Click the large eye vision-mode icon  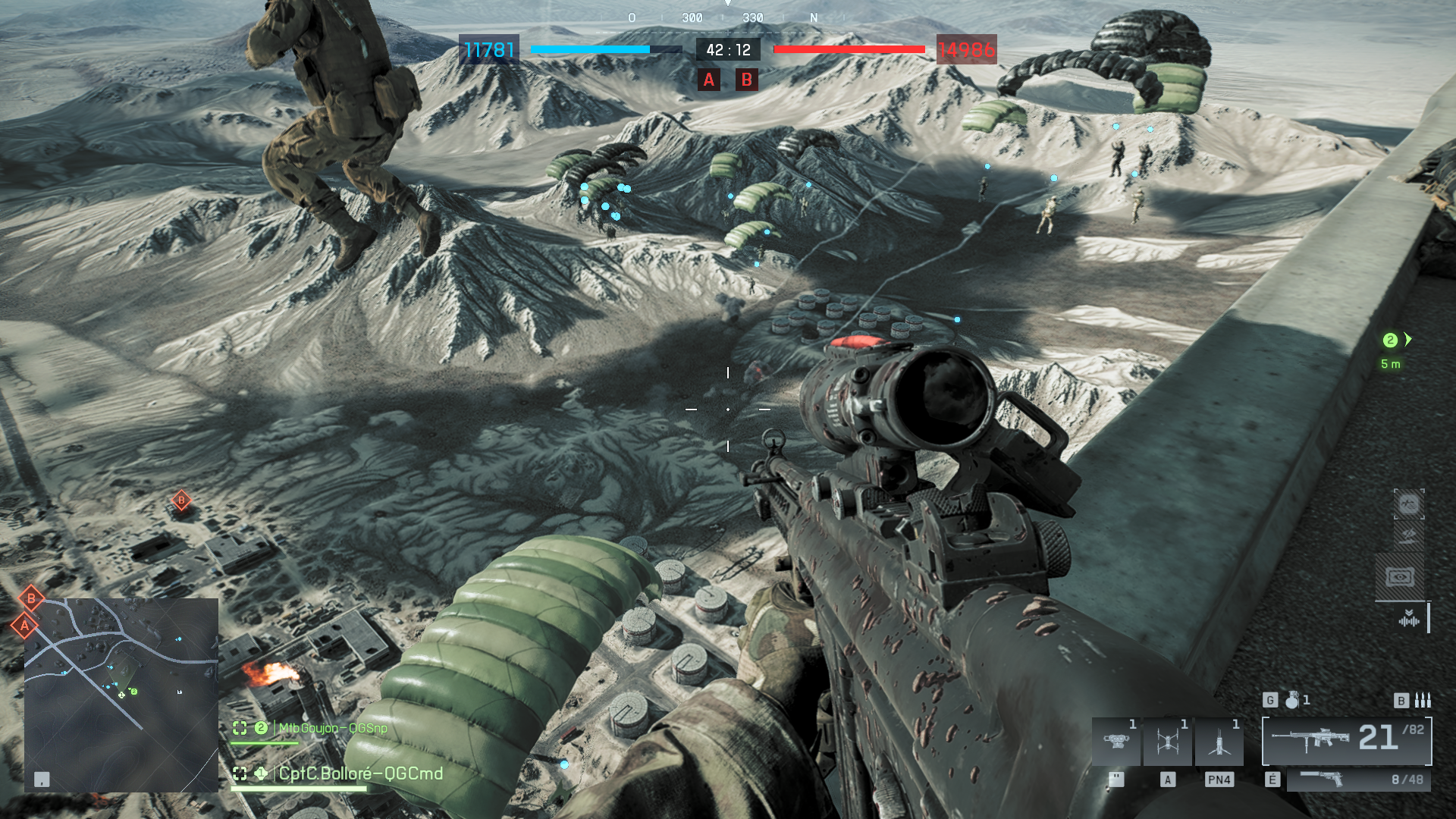tap(1400, 577)
